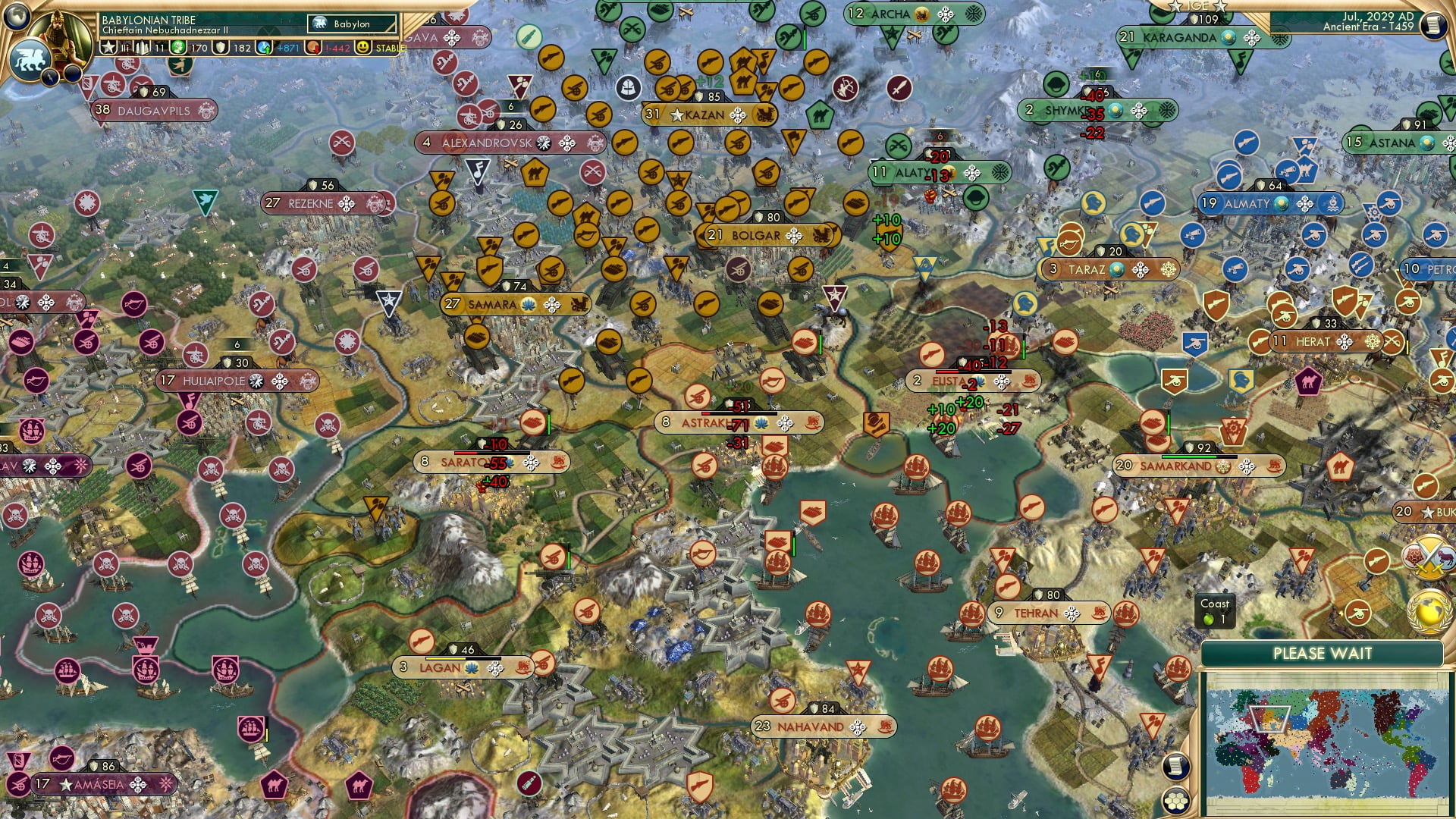Click the cannon combat notification above the minimap
This screenshot has width=1456, height=819.
pos(1357,613)
